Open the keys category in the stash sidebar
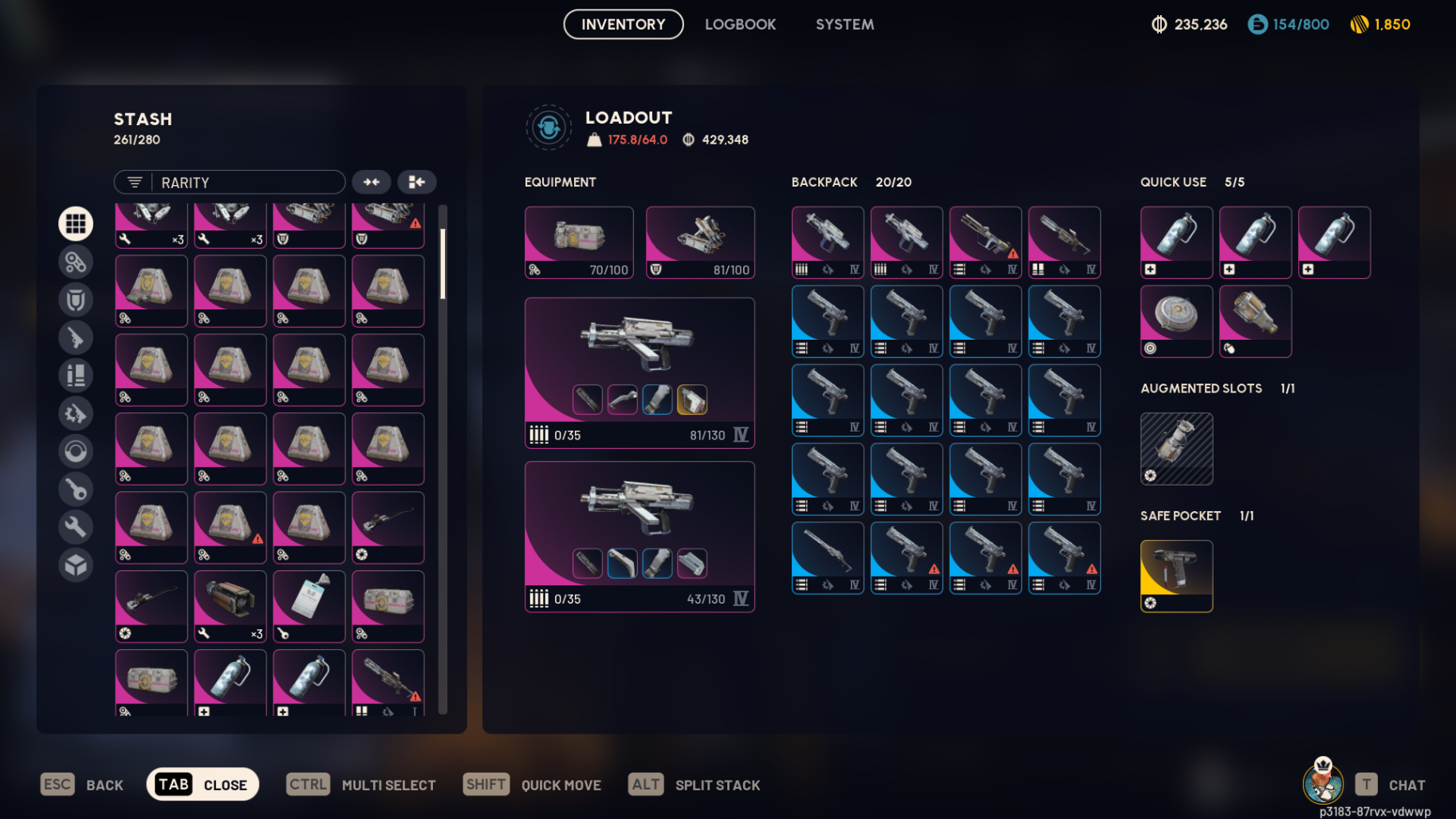The image size is (1456, 819). pos(76,489)
